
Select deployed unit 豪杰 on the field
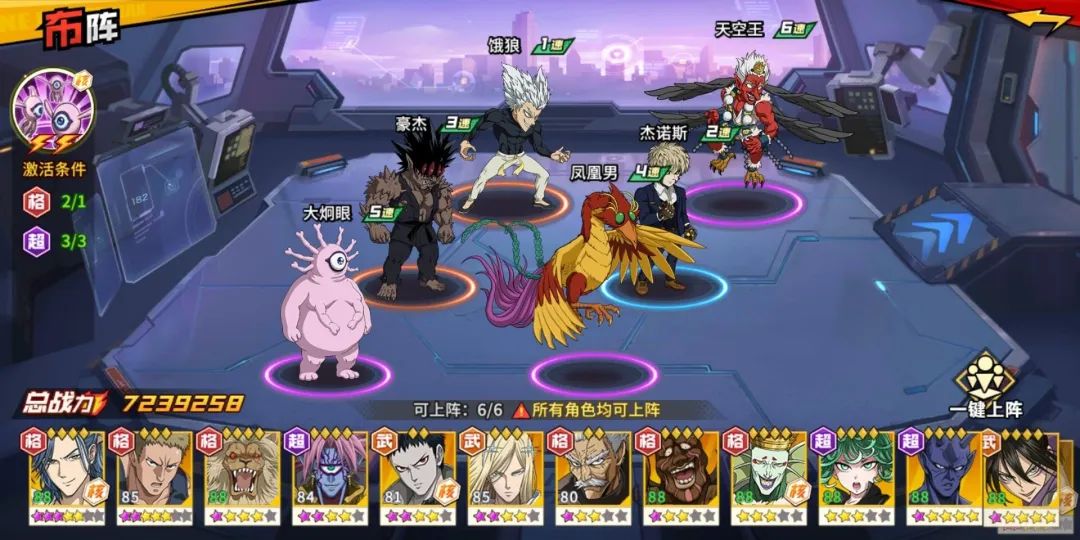(412, 220)
